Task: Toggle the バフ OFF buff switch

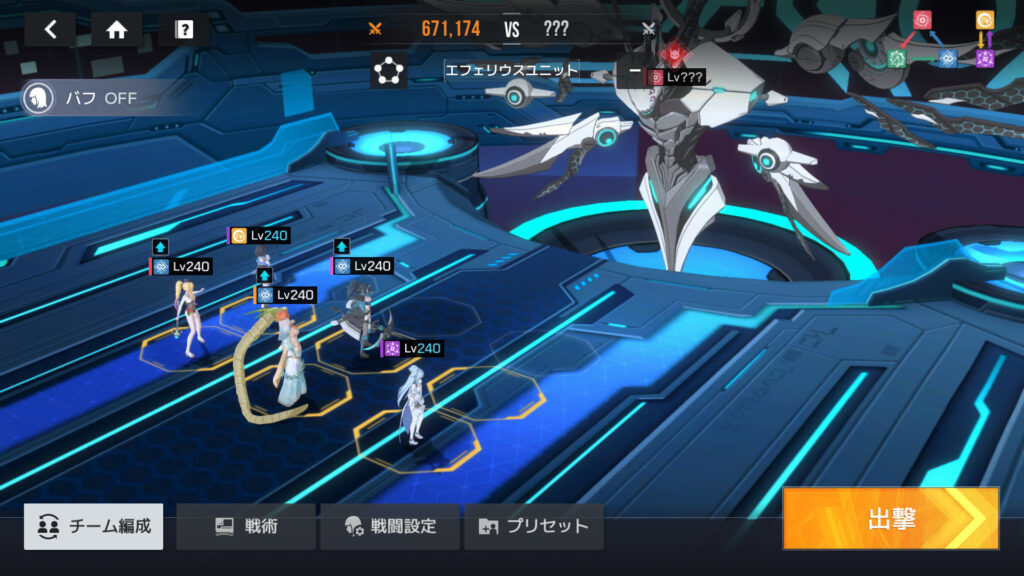Action: (82, 99)
